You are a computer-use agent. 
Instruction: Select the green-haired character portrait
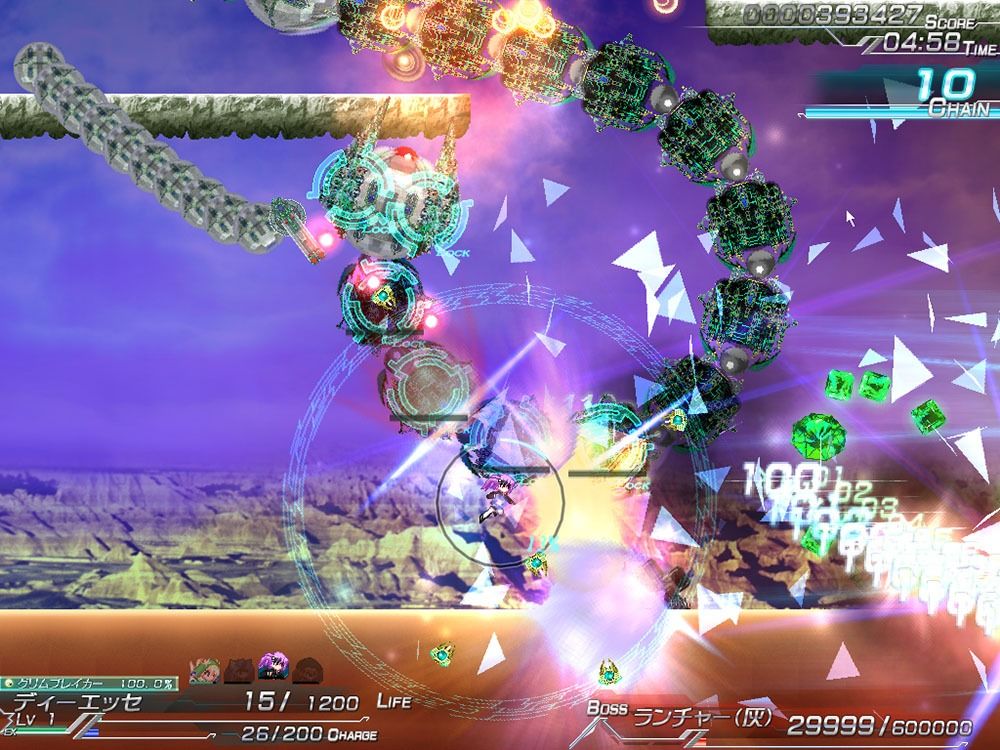click(207, 669)
